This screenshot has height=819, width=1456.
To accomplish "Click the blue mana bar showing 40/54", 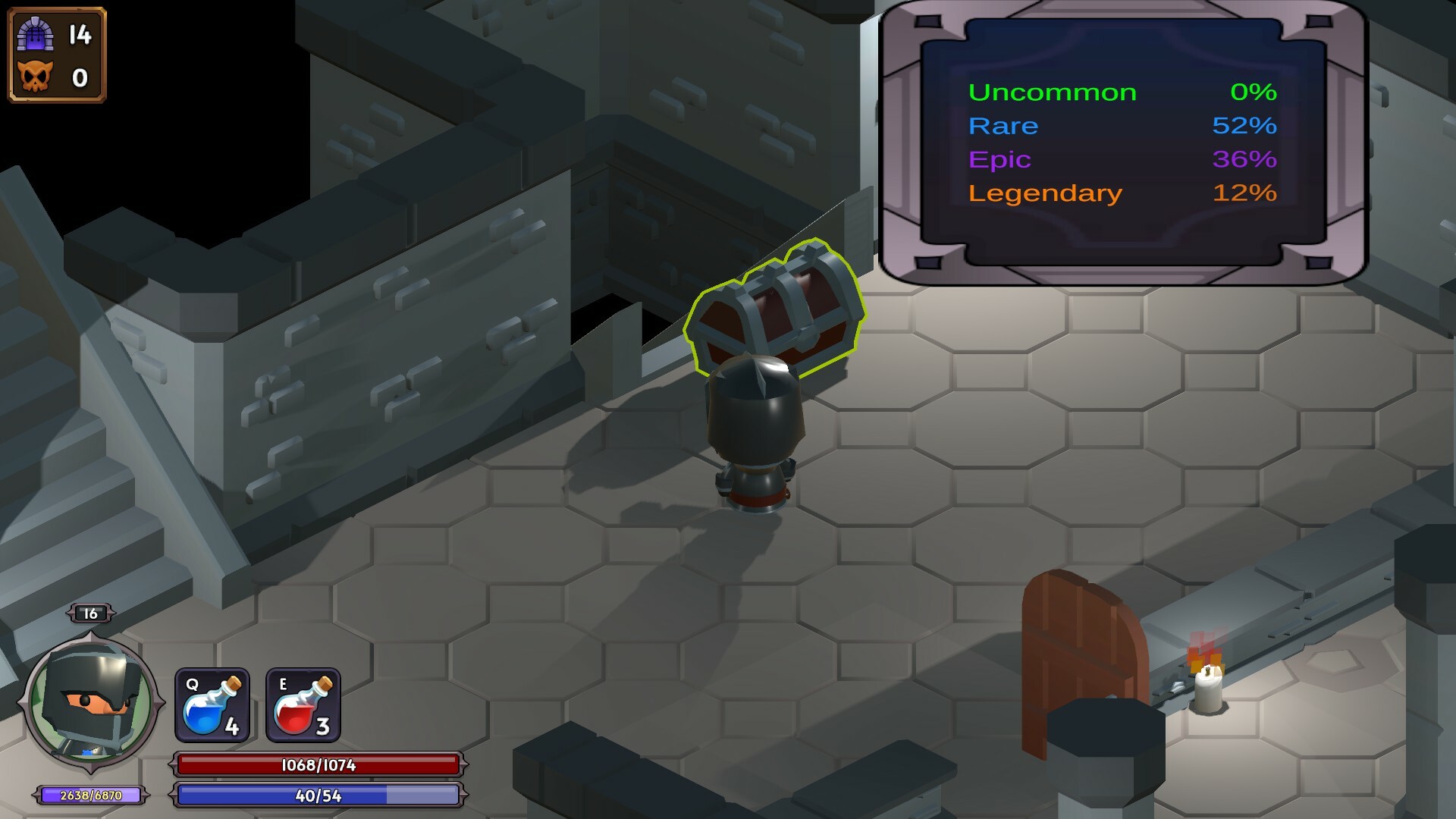I will click(x=318, y=795).
